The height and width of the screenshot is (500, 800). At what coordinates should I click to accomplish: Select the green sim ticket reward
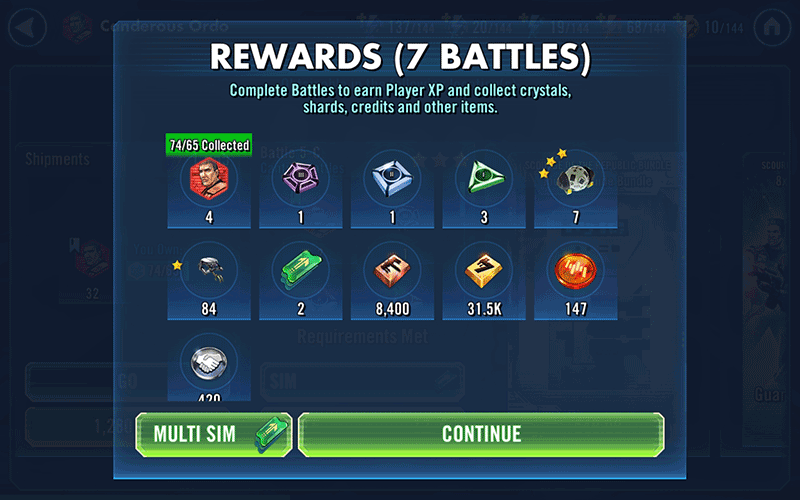300,270
